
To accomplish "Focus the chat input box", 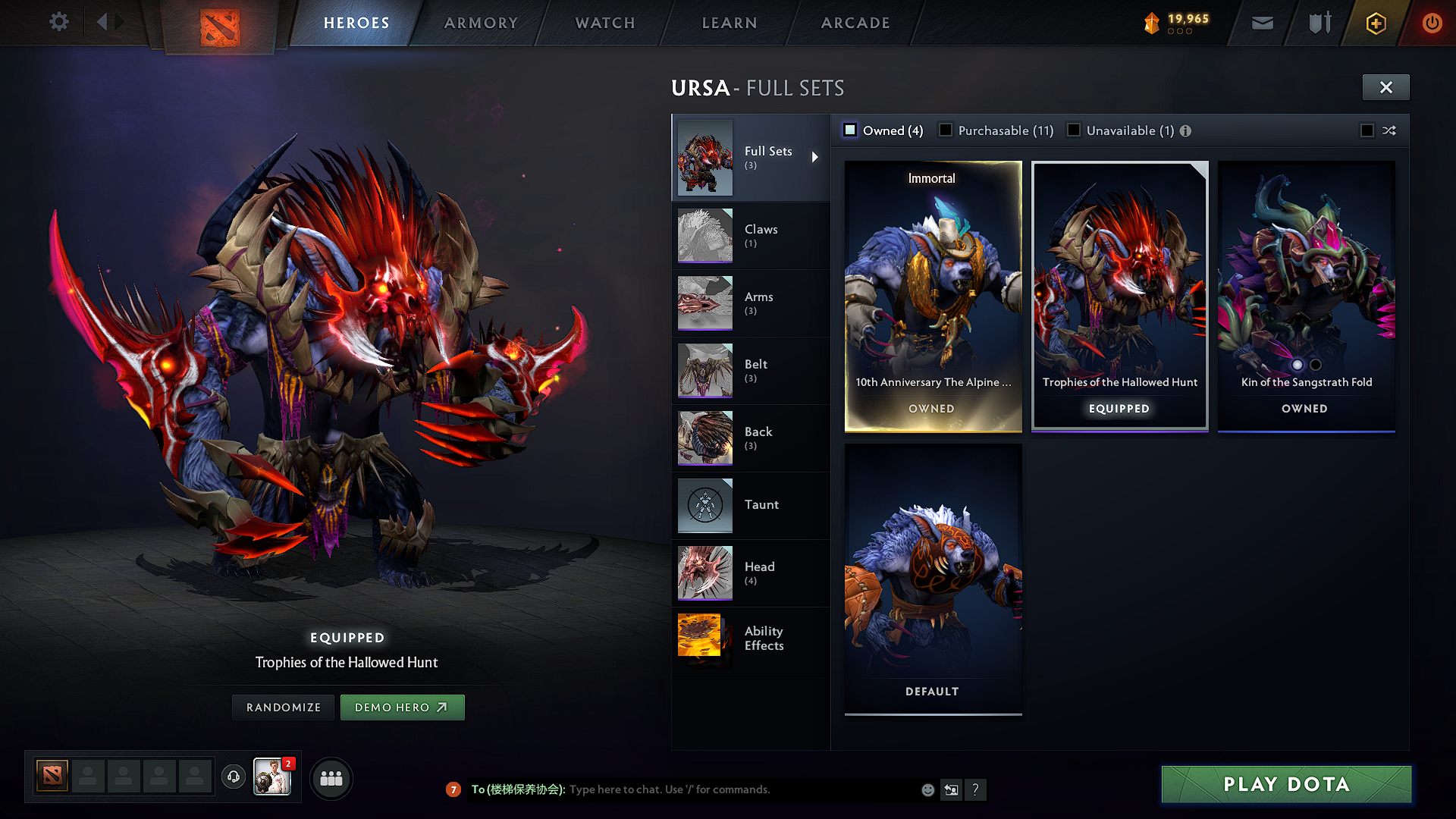I will tap(743, 789).
